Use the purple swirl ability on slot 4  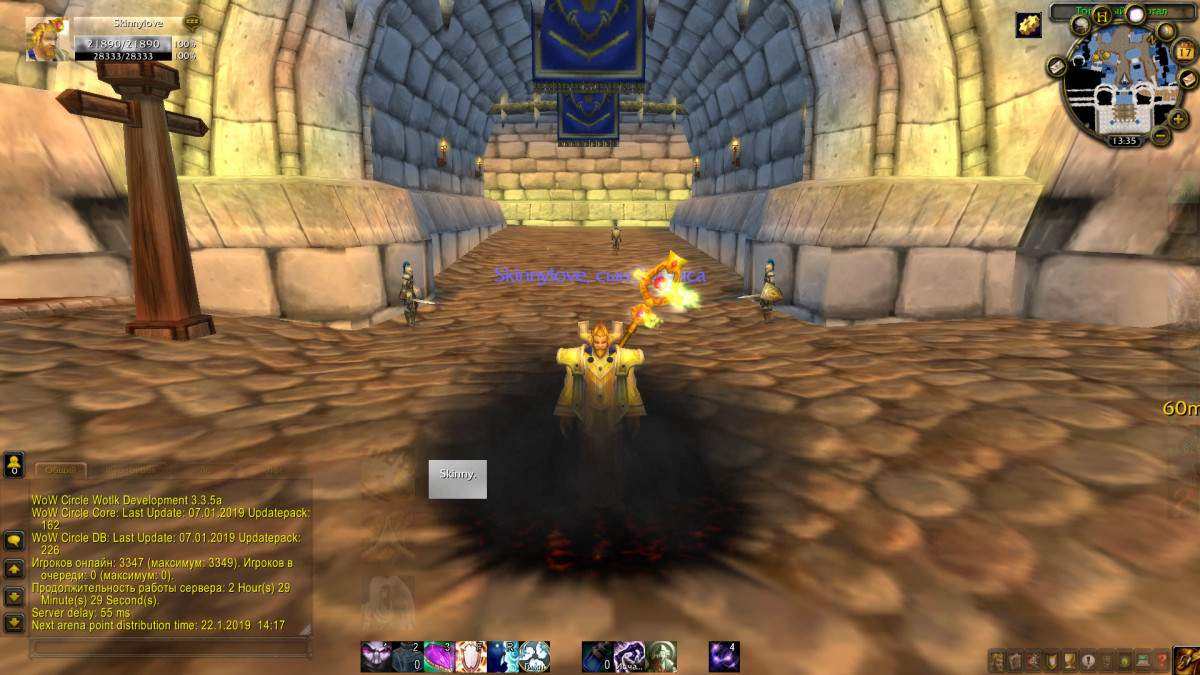point(724,656)
